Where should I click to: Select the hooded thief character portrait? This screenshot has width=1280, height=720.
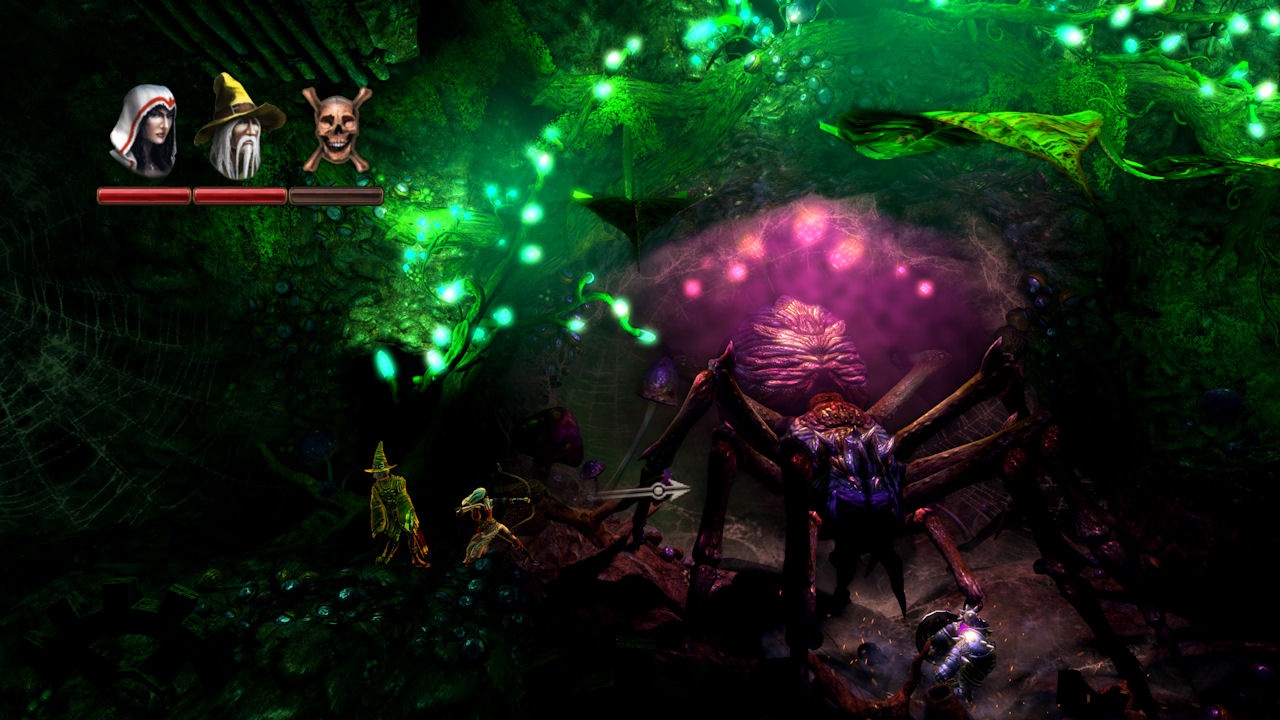[143, 131]
